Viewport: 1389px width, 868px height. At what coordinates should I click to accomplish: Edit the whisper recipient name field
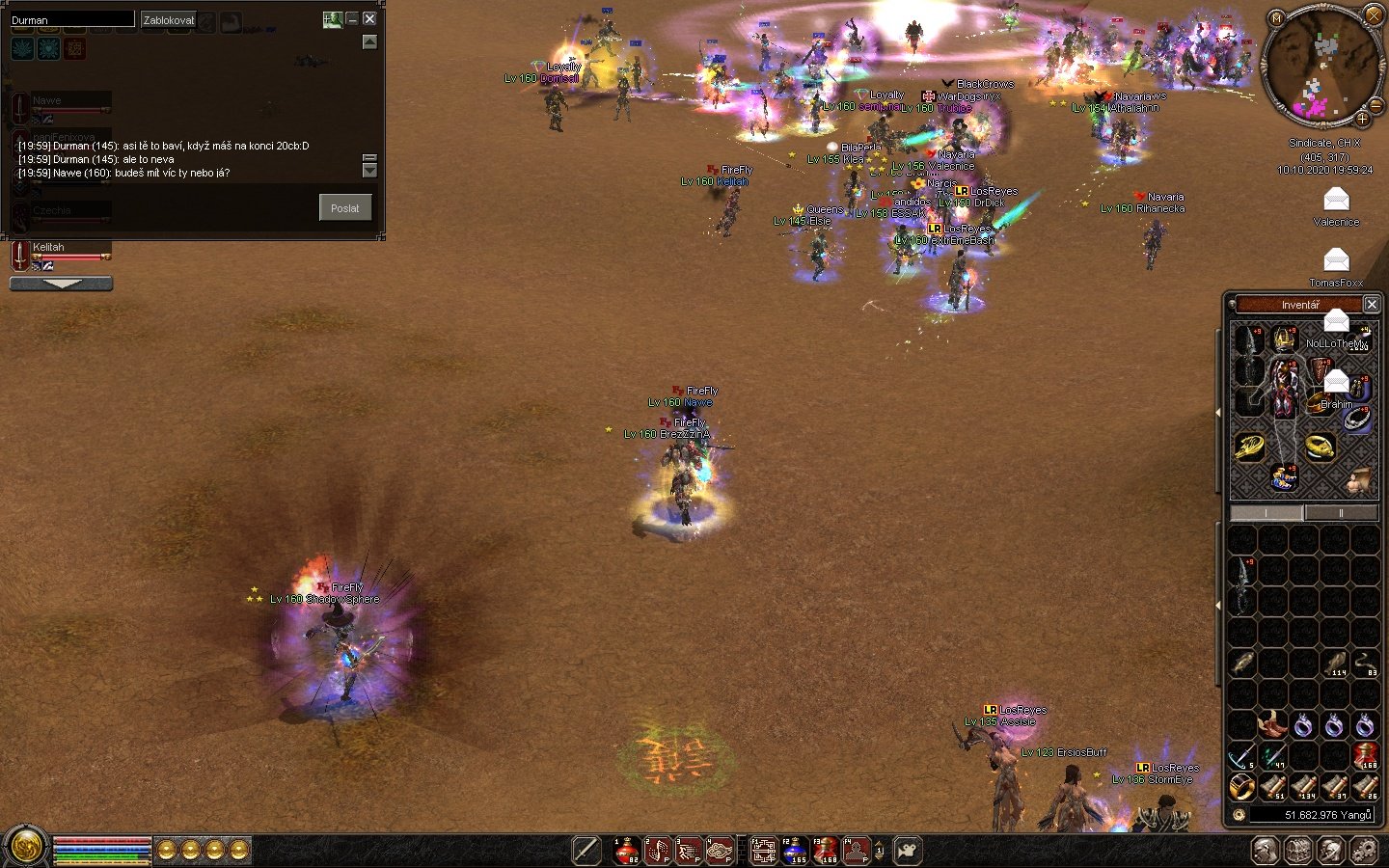(71, 19)
